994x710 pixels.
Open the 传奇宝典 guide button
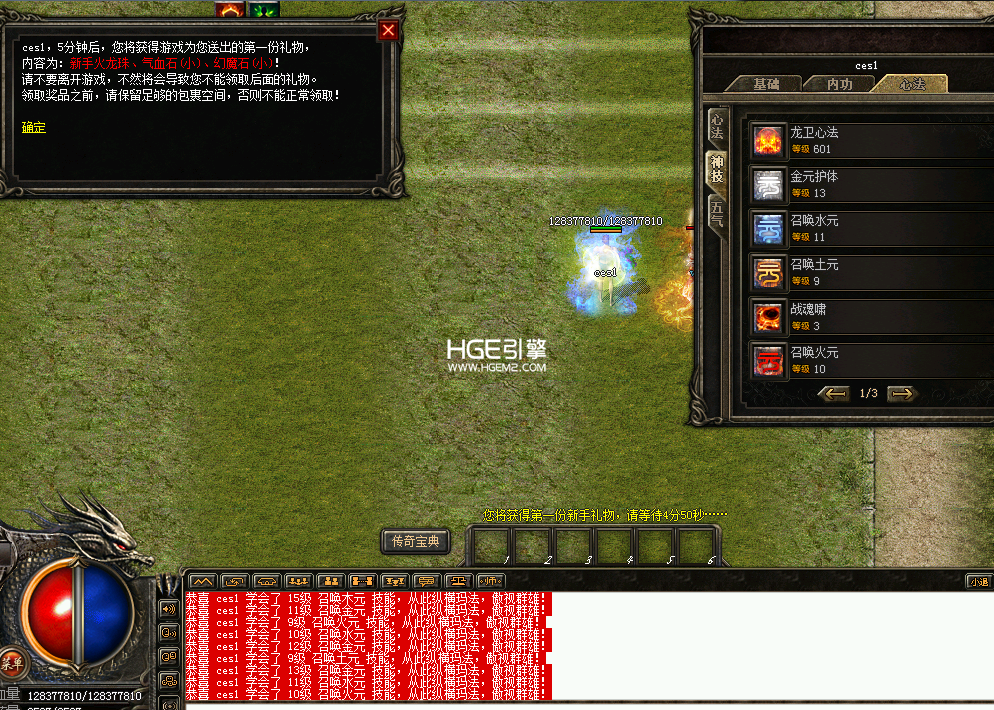[x=415, y=542]
